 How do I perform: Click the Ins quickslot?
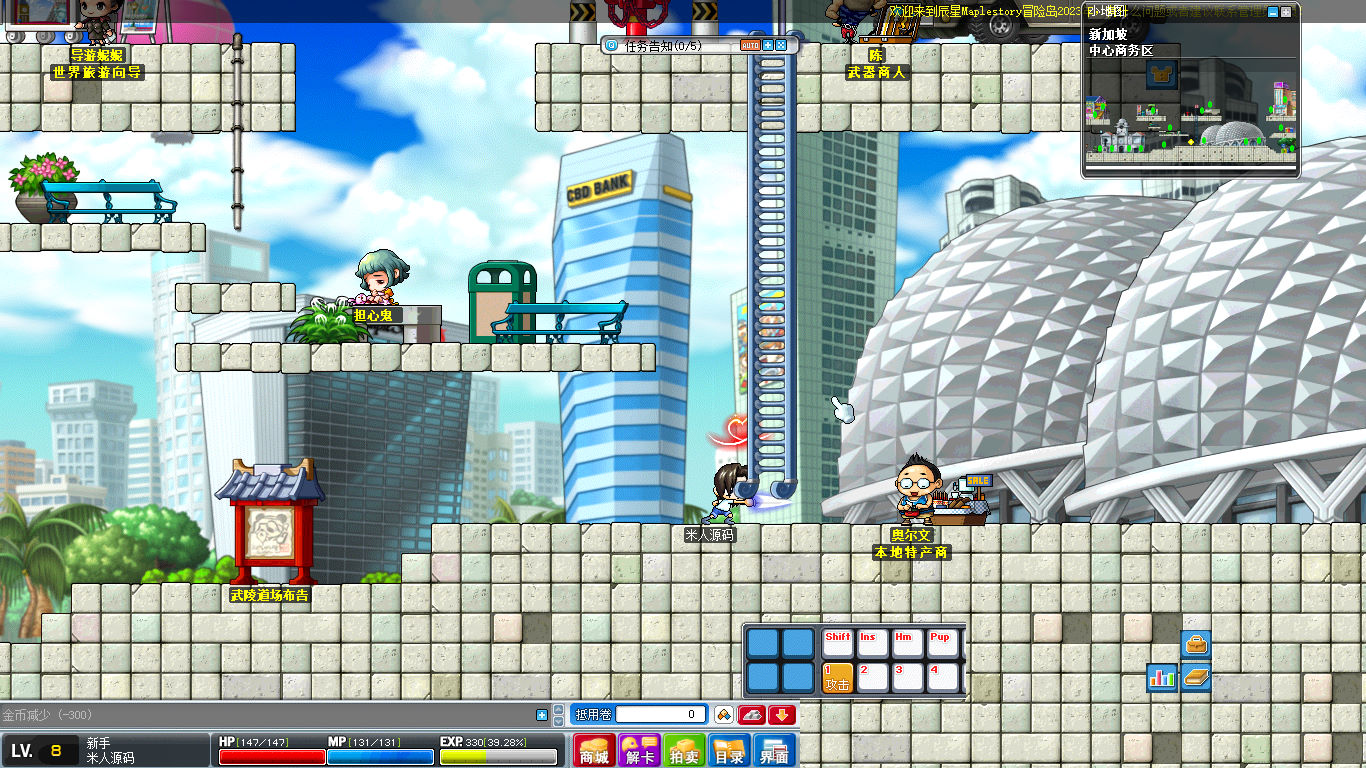point(873,643)
